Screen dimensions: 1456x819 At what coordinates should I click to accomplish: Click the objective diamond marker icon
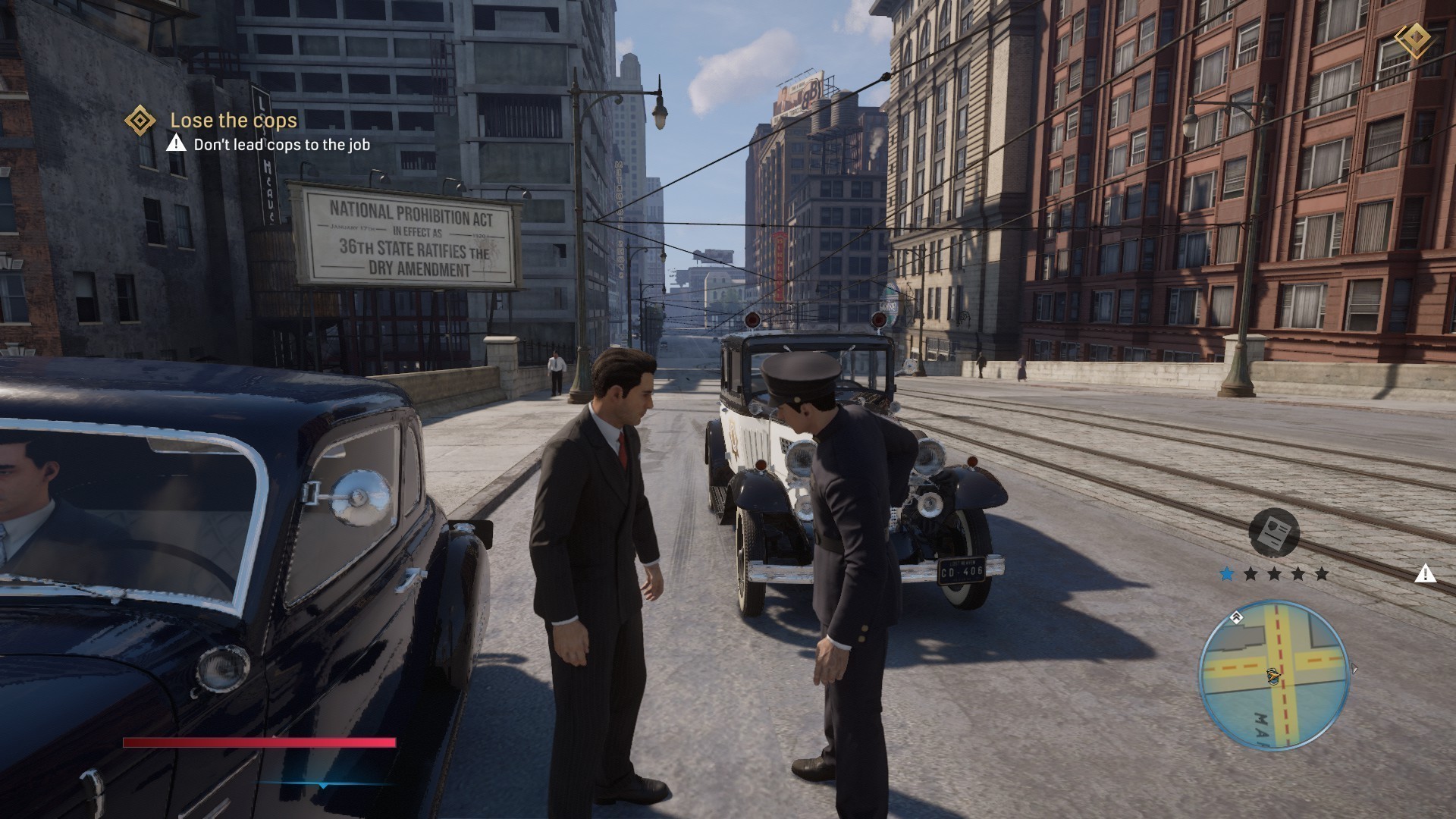point(140,120)
